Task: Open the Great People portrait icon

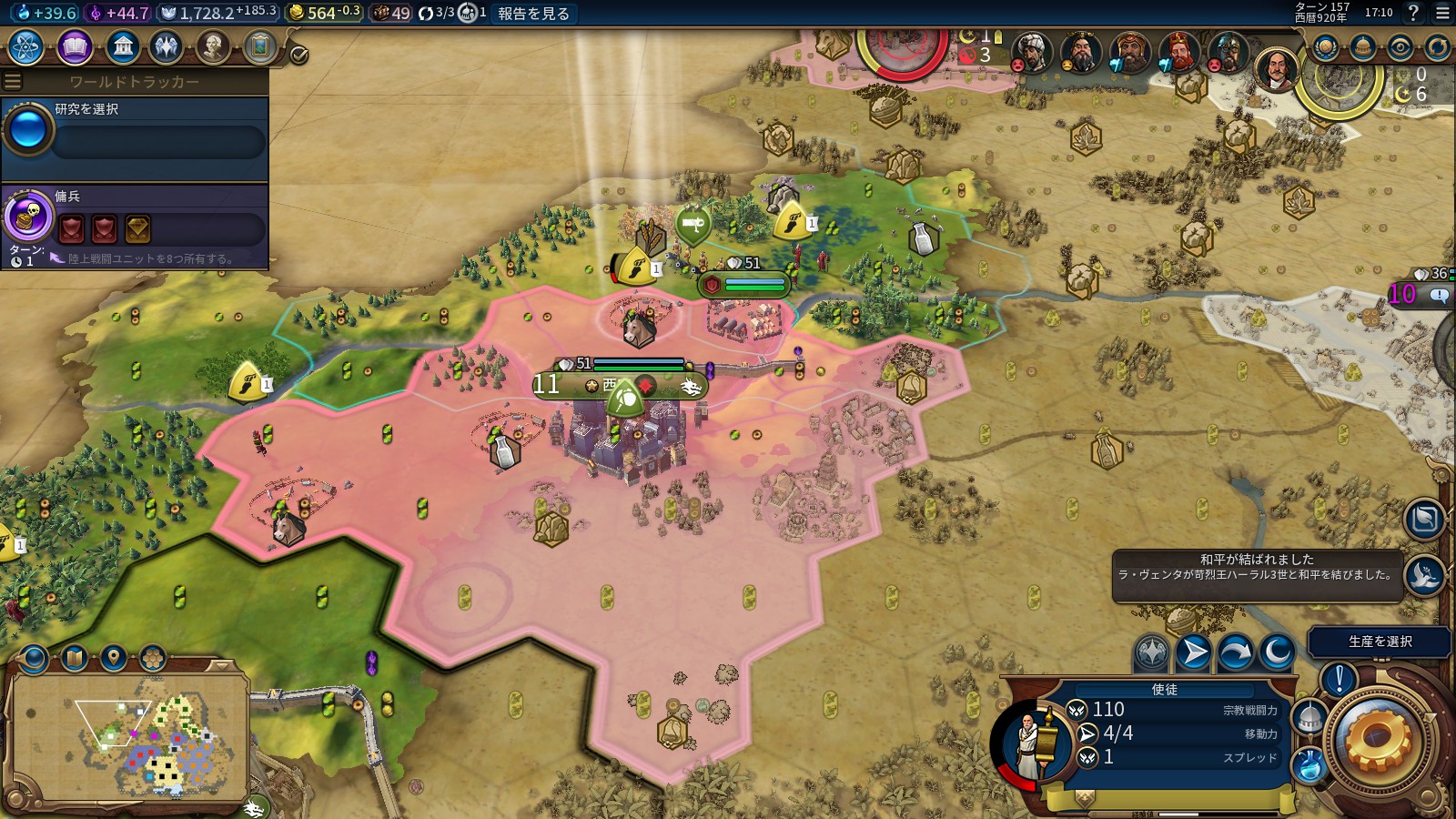Action: [x=212, y=46]
